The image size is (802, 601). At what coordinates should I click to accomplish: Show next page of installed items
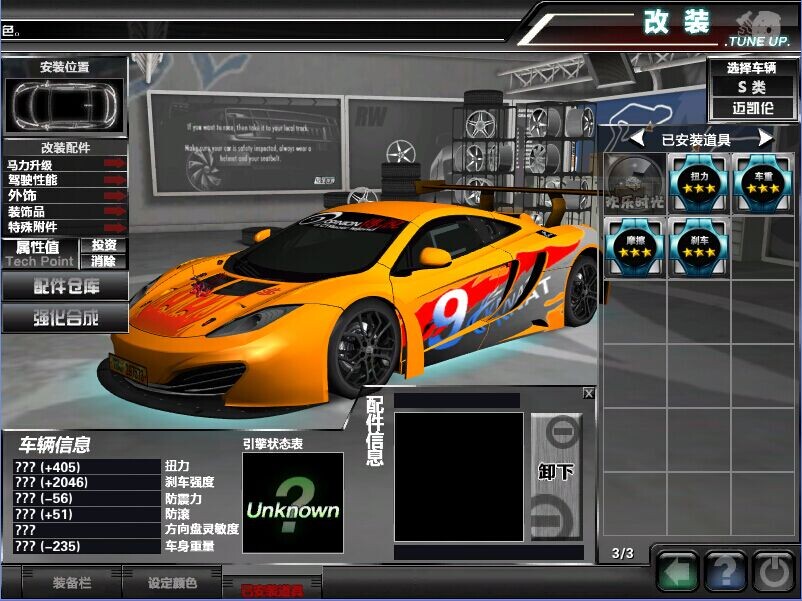tap(765, 139)
